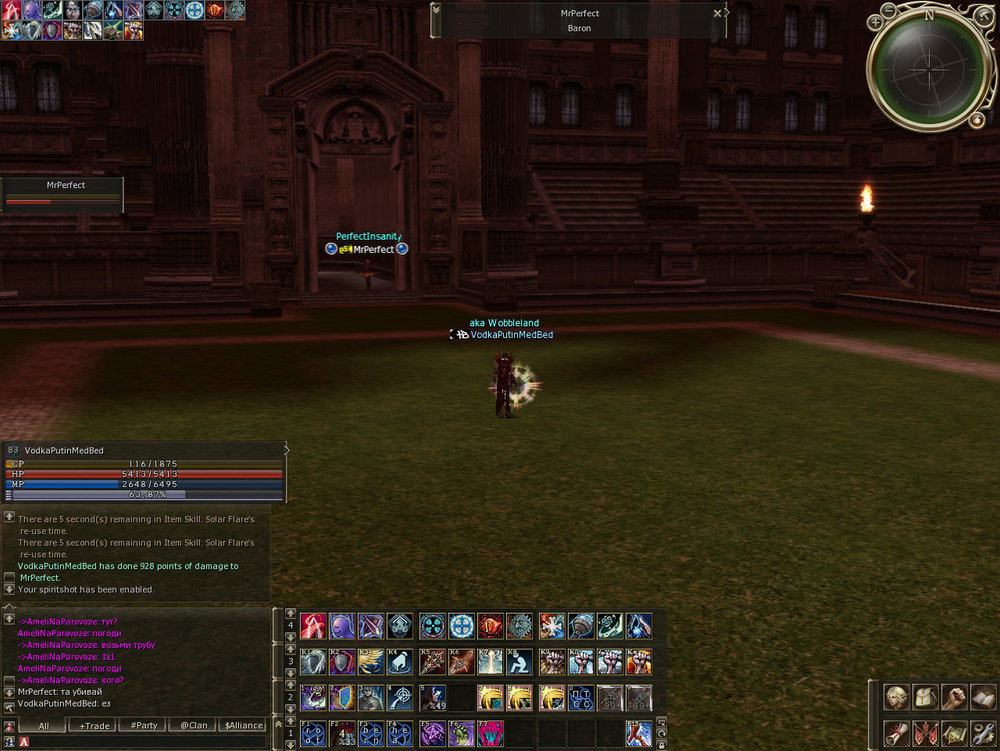Open the world map parchment icon
The height and width of the screenshot is (751, 1000).
[953, 731]
